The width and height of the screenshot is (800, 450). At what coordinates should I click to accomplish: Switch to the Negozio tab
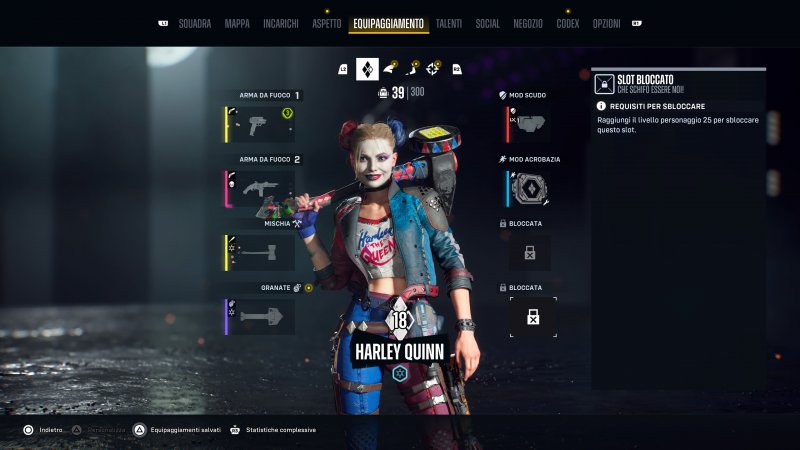[528, 23]
